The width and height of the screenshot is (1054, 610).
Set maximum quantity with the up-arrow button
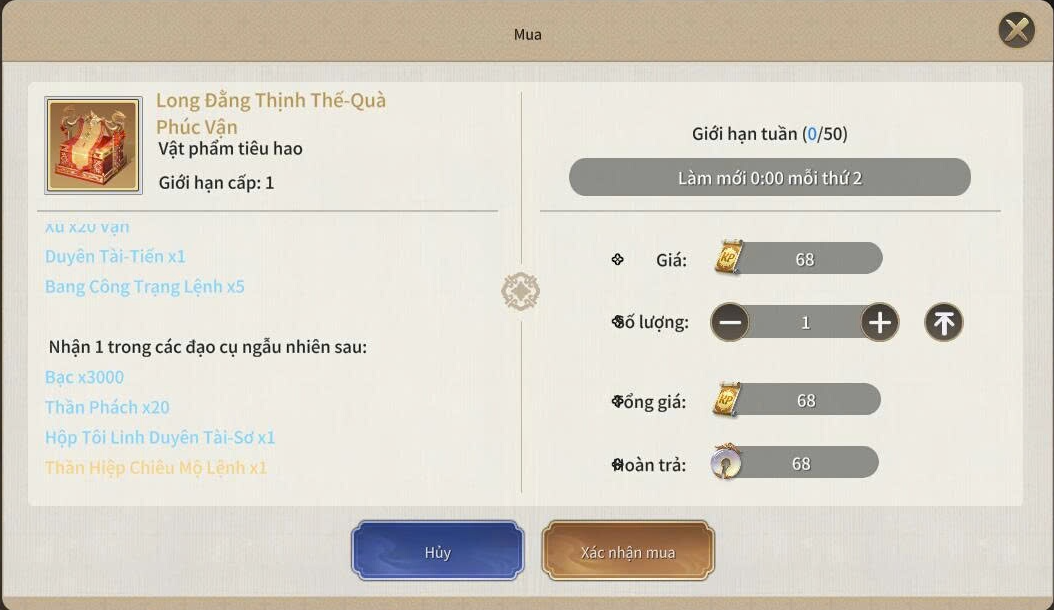click(943, 322)
